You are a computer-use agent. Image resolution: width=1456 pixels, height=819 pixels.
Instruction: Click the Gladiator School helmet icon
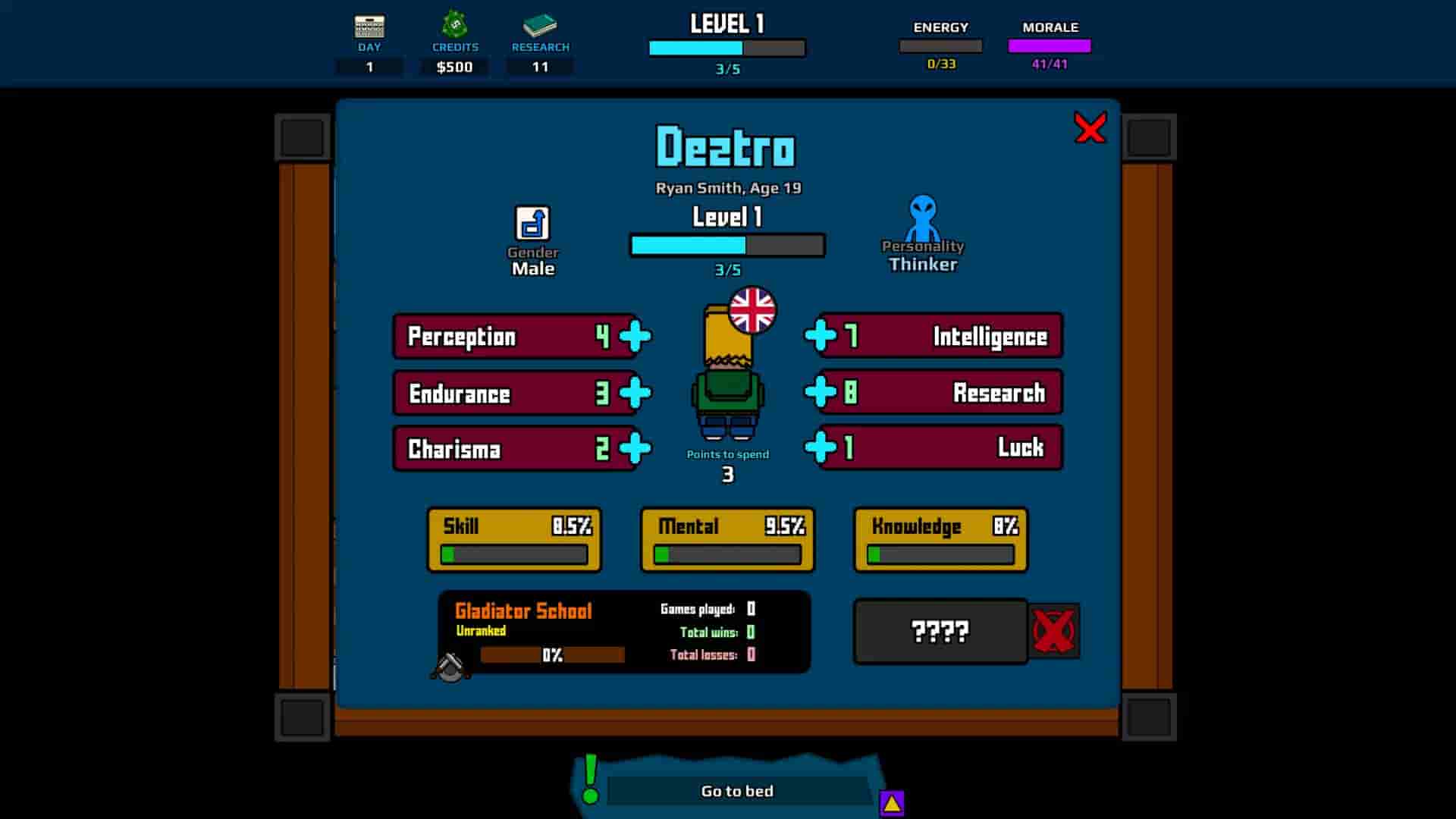click(x=449, y=667)
